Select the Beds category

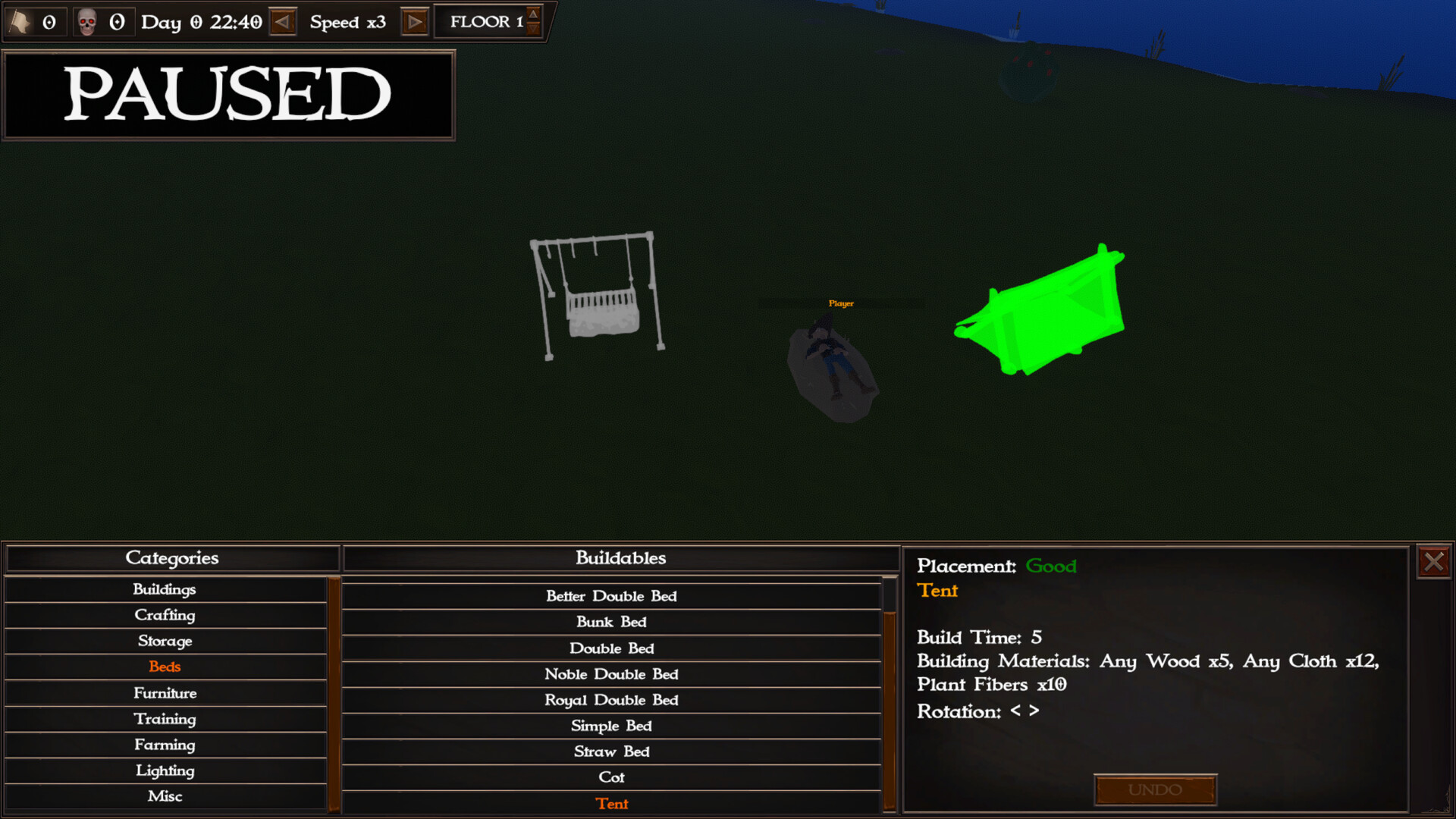coord(165,667)
